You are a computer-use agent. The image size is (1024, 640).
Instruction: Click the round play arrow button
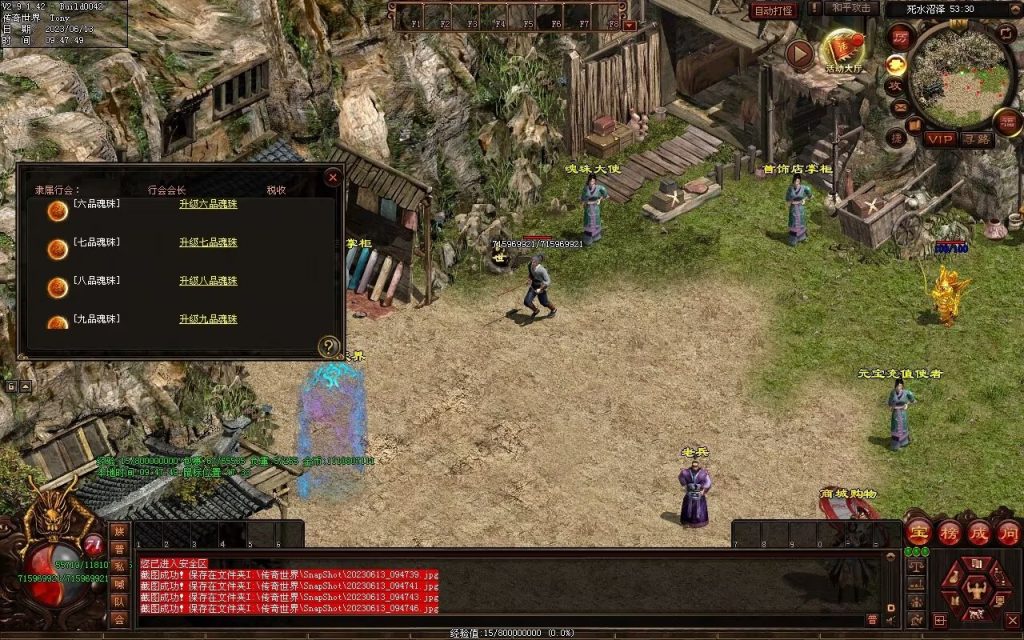799,53
